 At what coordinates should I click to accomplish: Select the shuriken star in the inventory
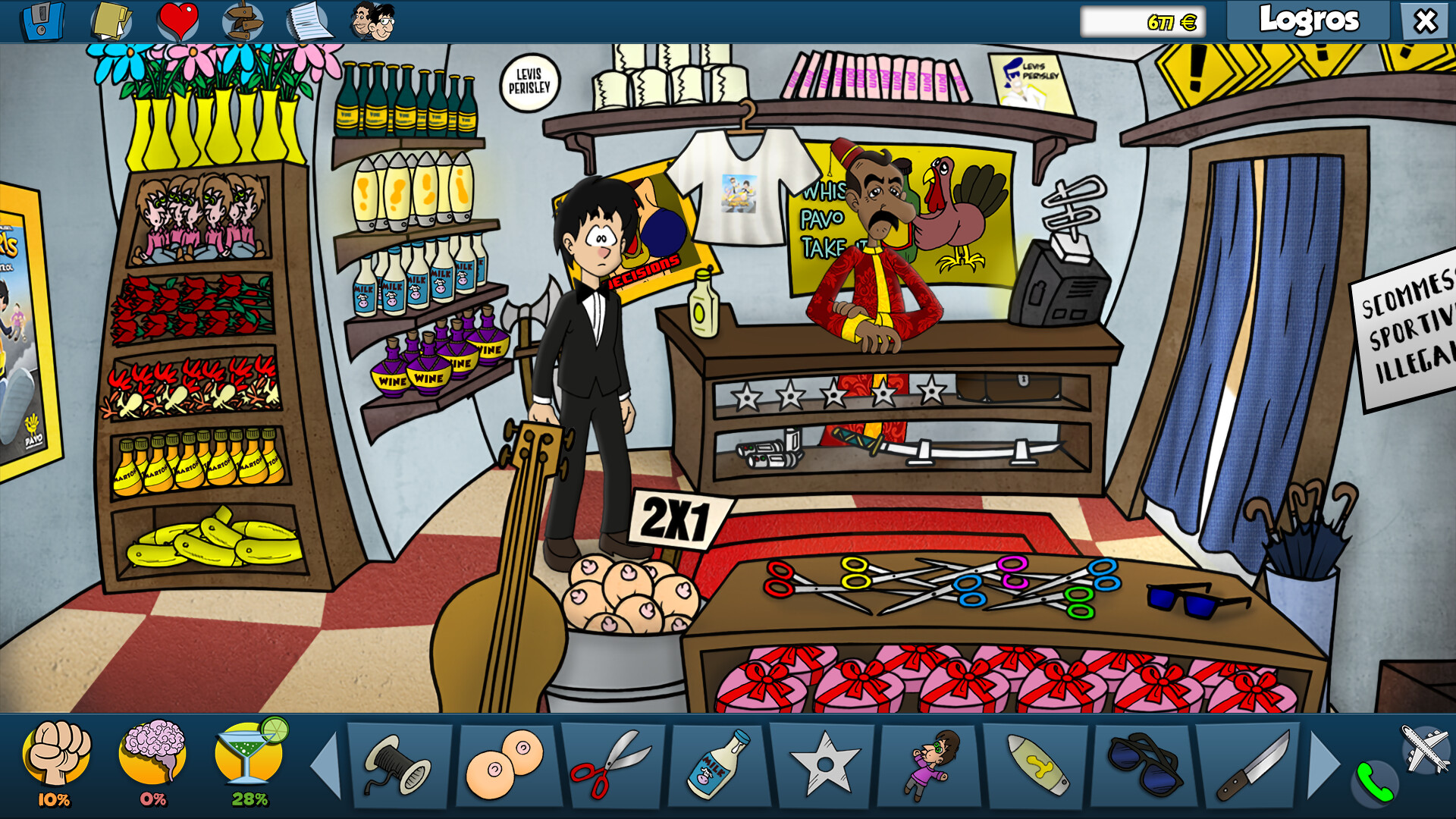point(823,766)
